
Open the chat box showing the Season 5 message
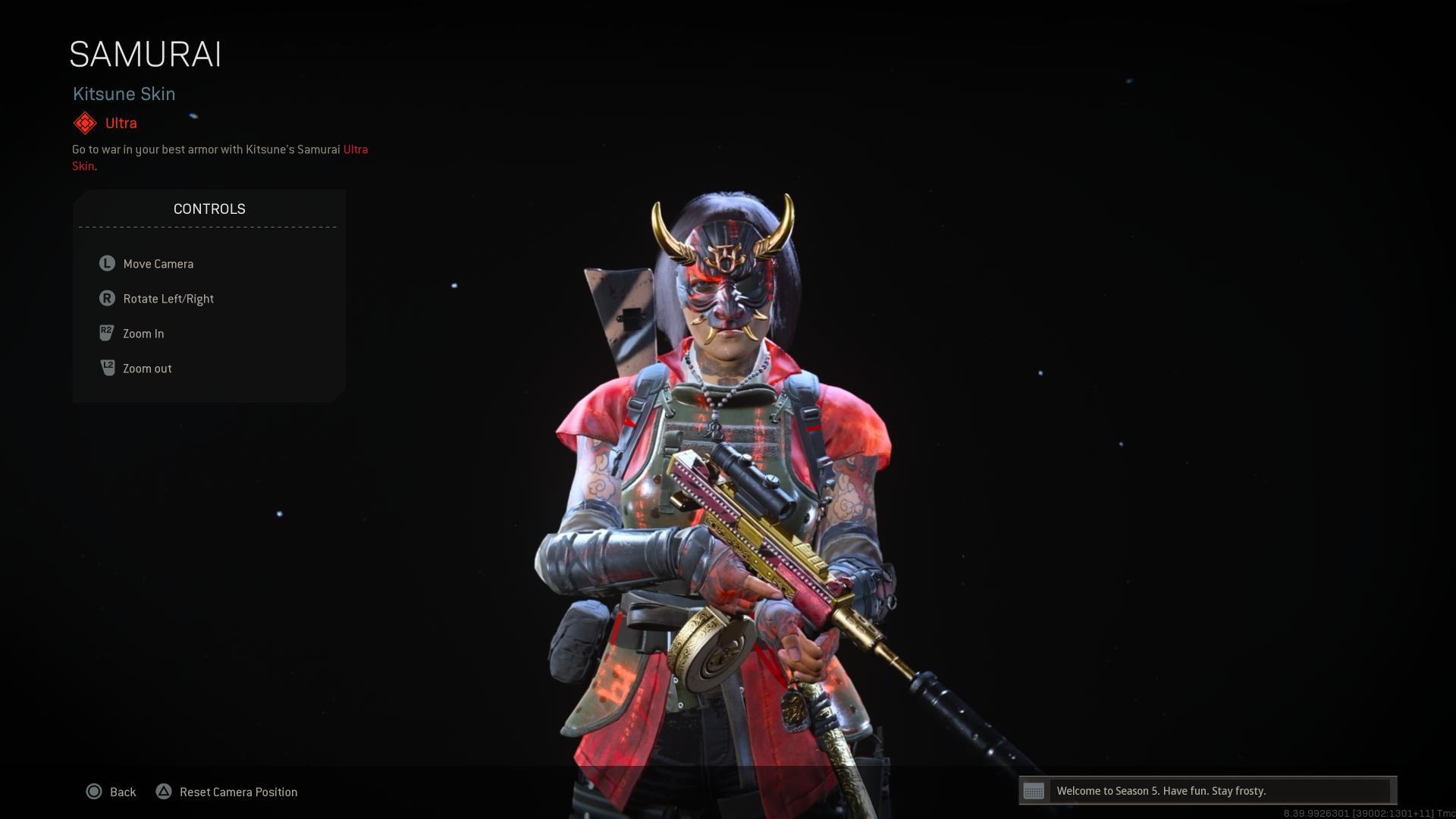[x=1219, y=791]
